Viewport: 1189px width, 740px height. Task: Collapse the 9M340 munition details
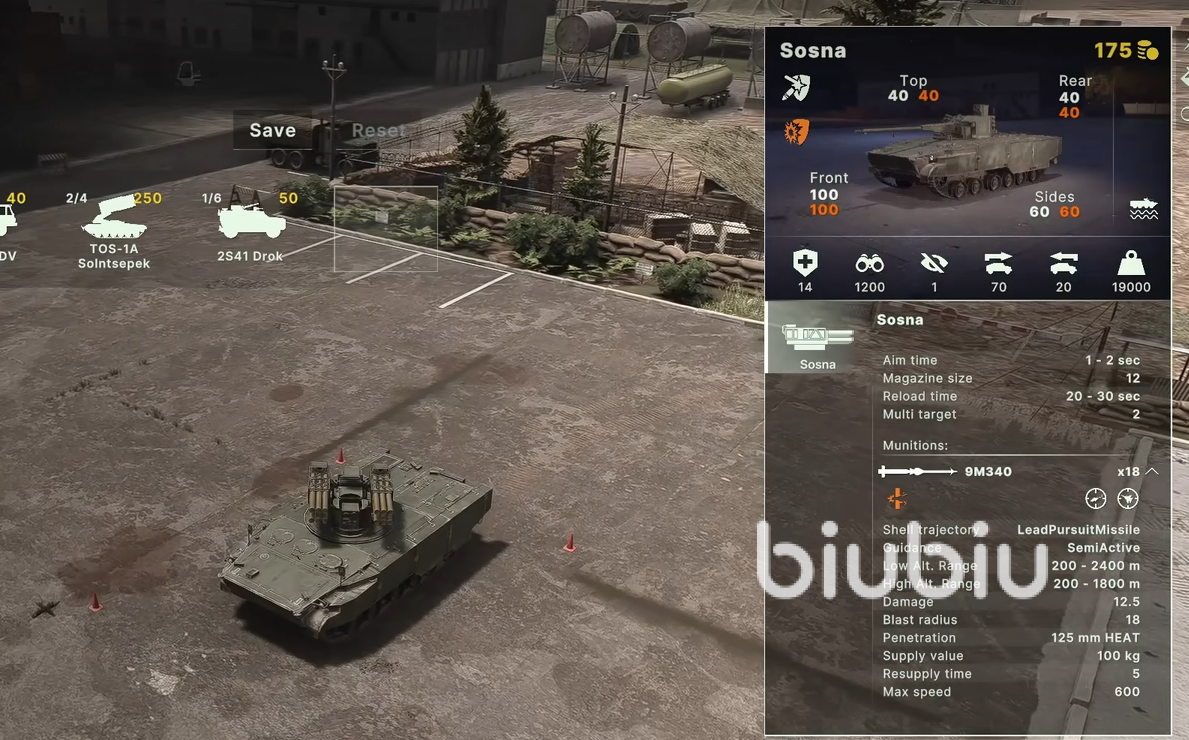(x=1152, y=471)
